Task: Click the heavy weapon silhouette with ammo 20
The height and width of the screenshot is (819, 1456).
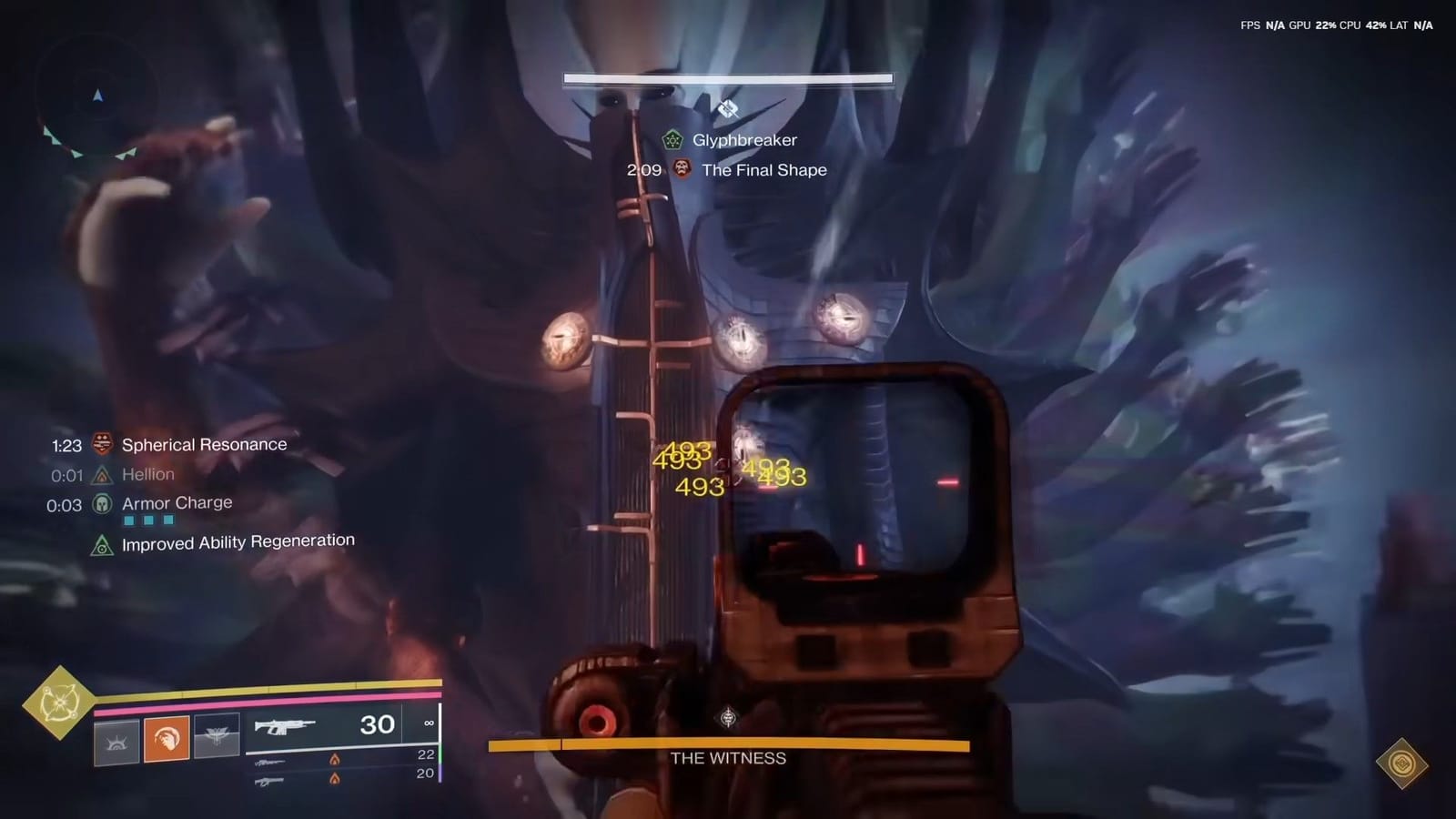Action: (x=268, y=779)
